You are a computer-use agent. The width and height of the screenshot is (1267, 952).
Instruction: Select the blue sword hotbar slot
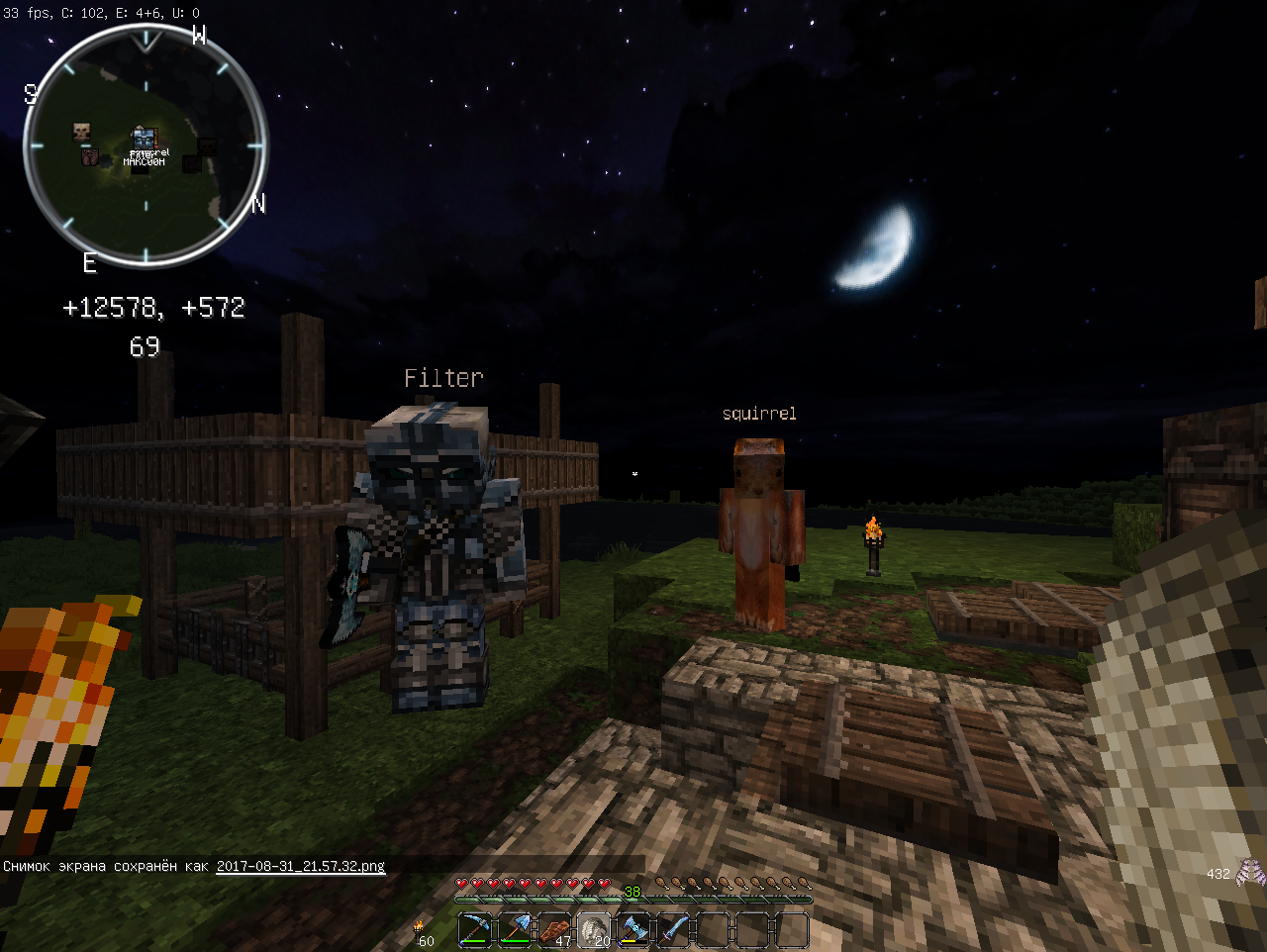[x=673, y=931]
